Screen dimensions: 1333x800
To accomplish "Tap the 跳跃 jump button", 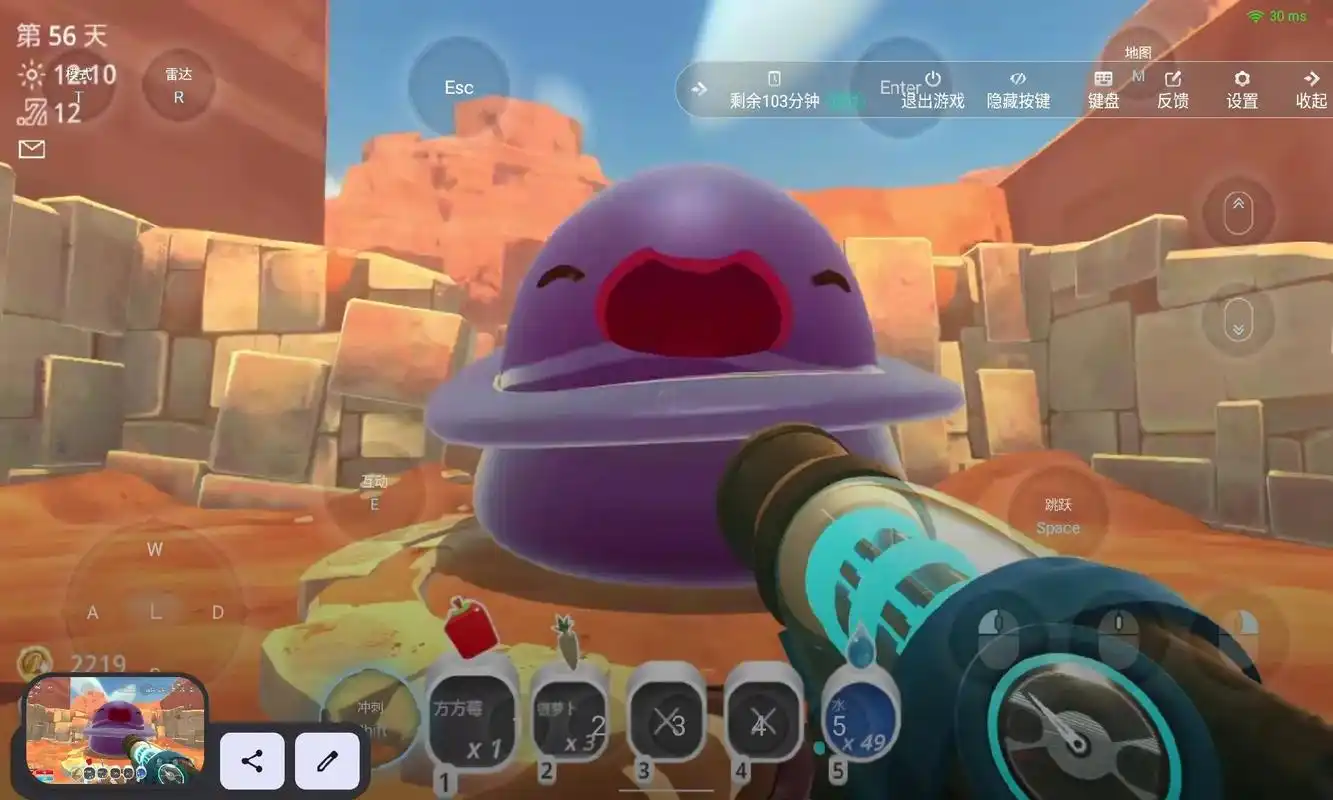I will click(1058, 515).
